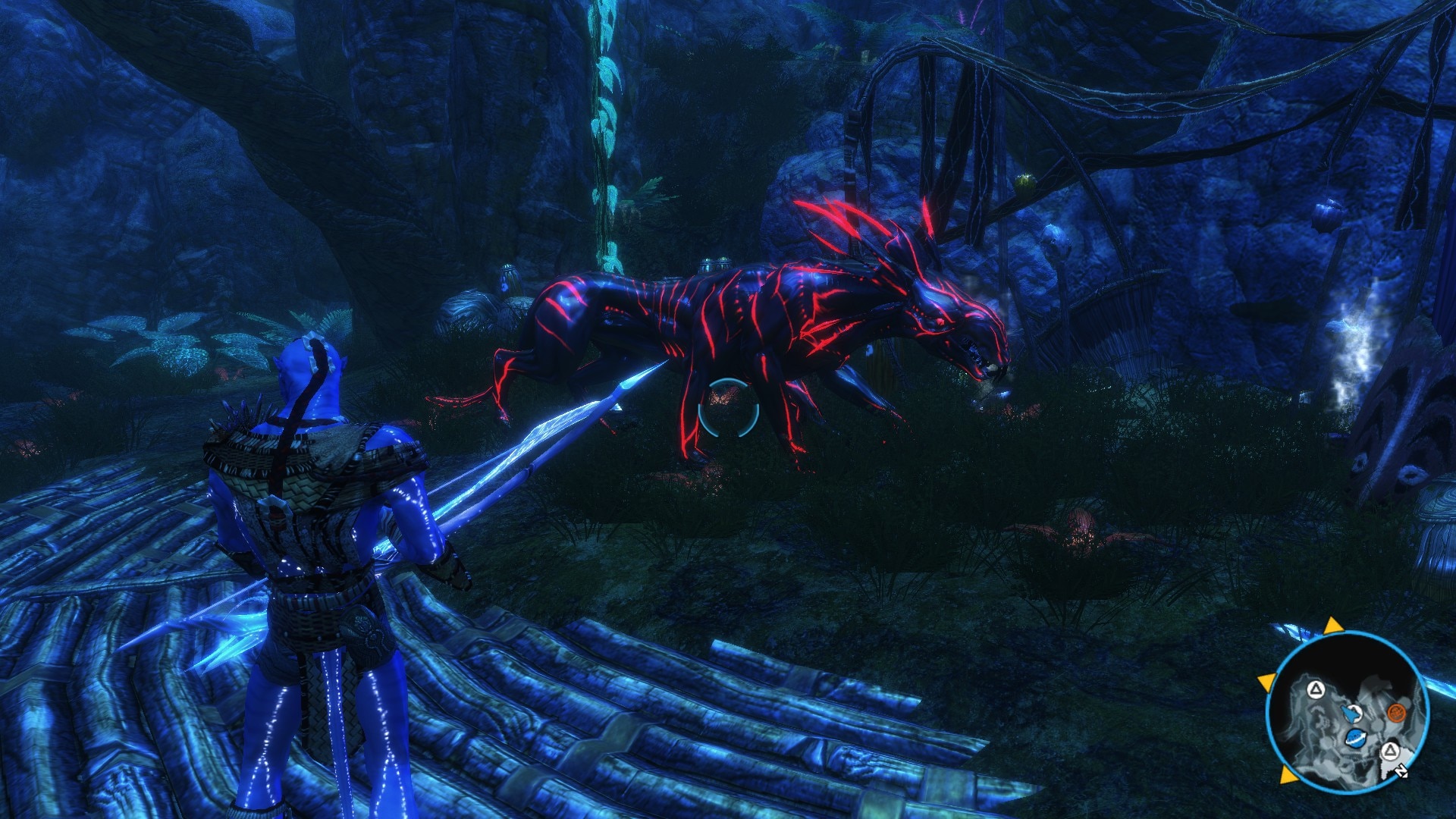The height and width of the screenshot is (819, 1456).
Task: Select the orange marker on the minimap
Action: click(1396, 712)
